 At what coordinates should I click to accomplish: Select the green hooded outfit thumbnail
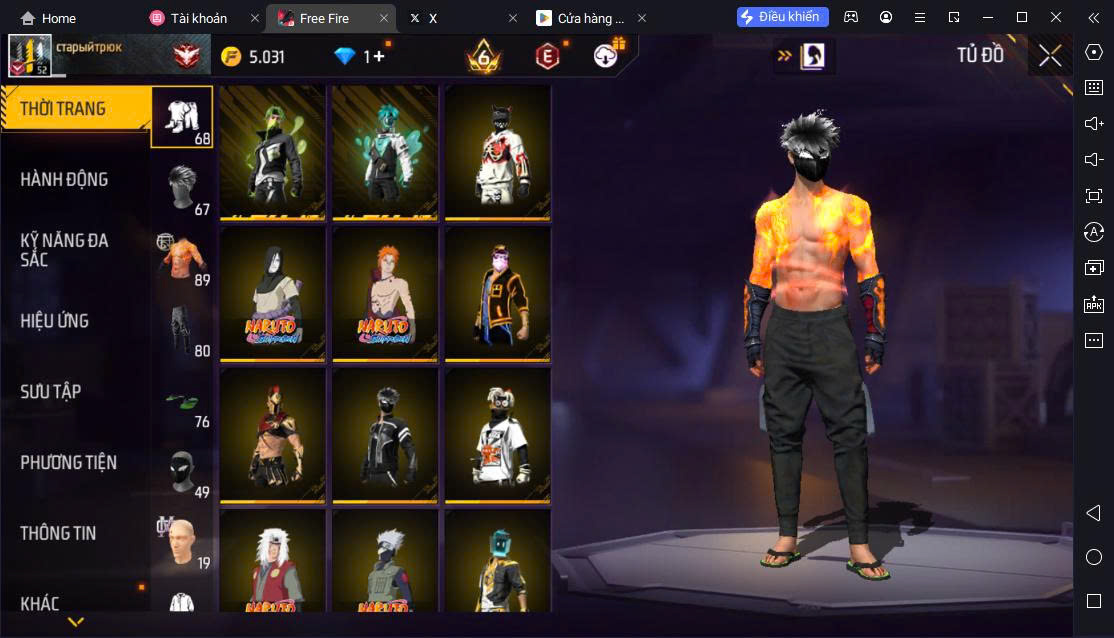273,151
